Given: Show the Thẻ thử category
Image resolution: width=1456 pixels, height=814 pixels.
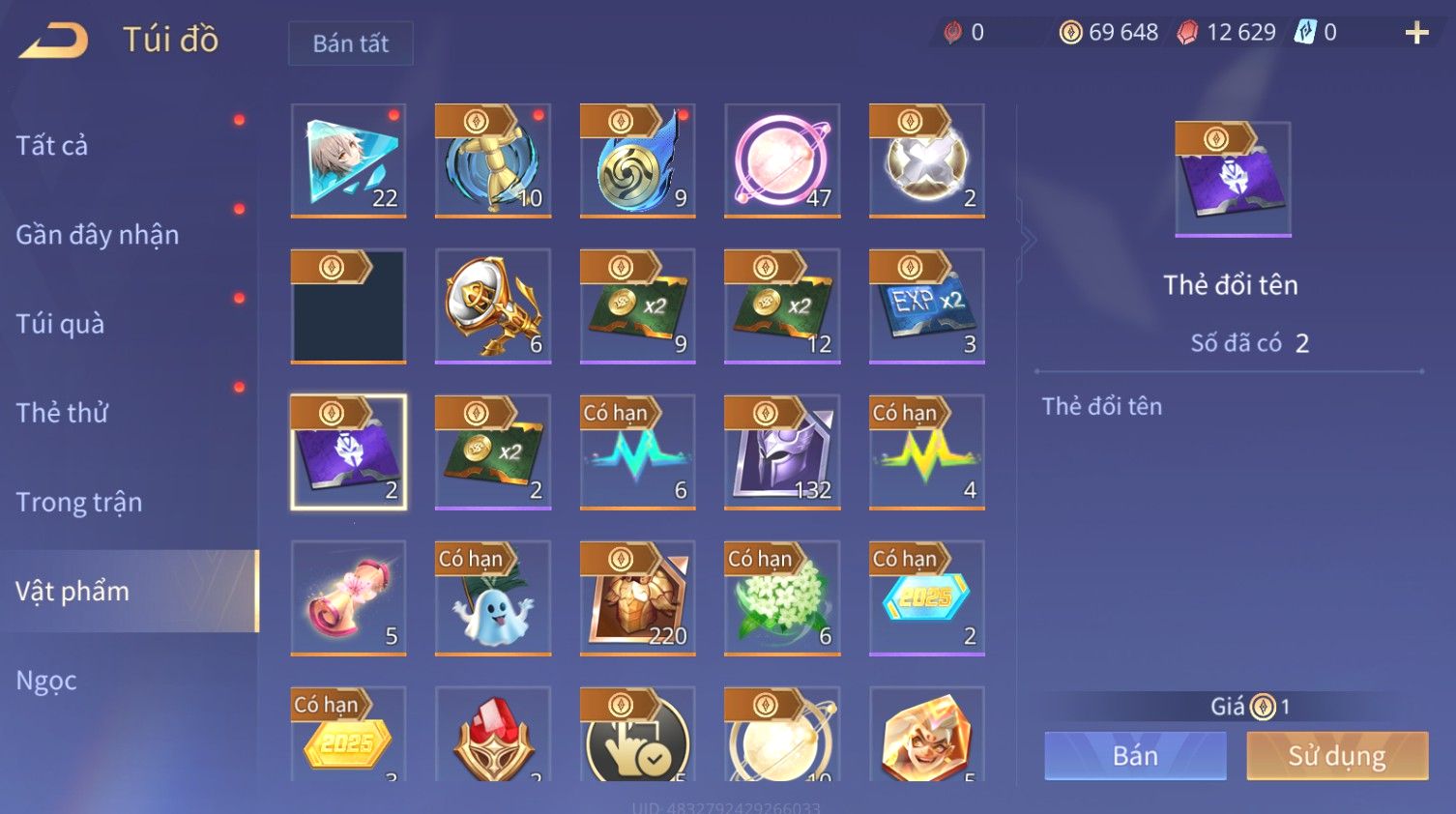Looking at the screenshot, I should (62, 413).
